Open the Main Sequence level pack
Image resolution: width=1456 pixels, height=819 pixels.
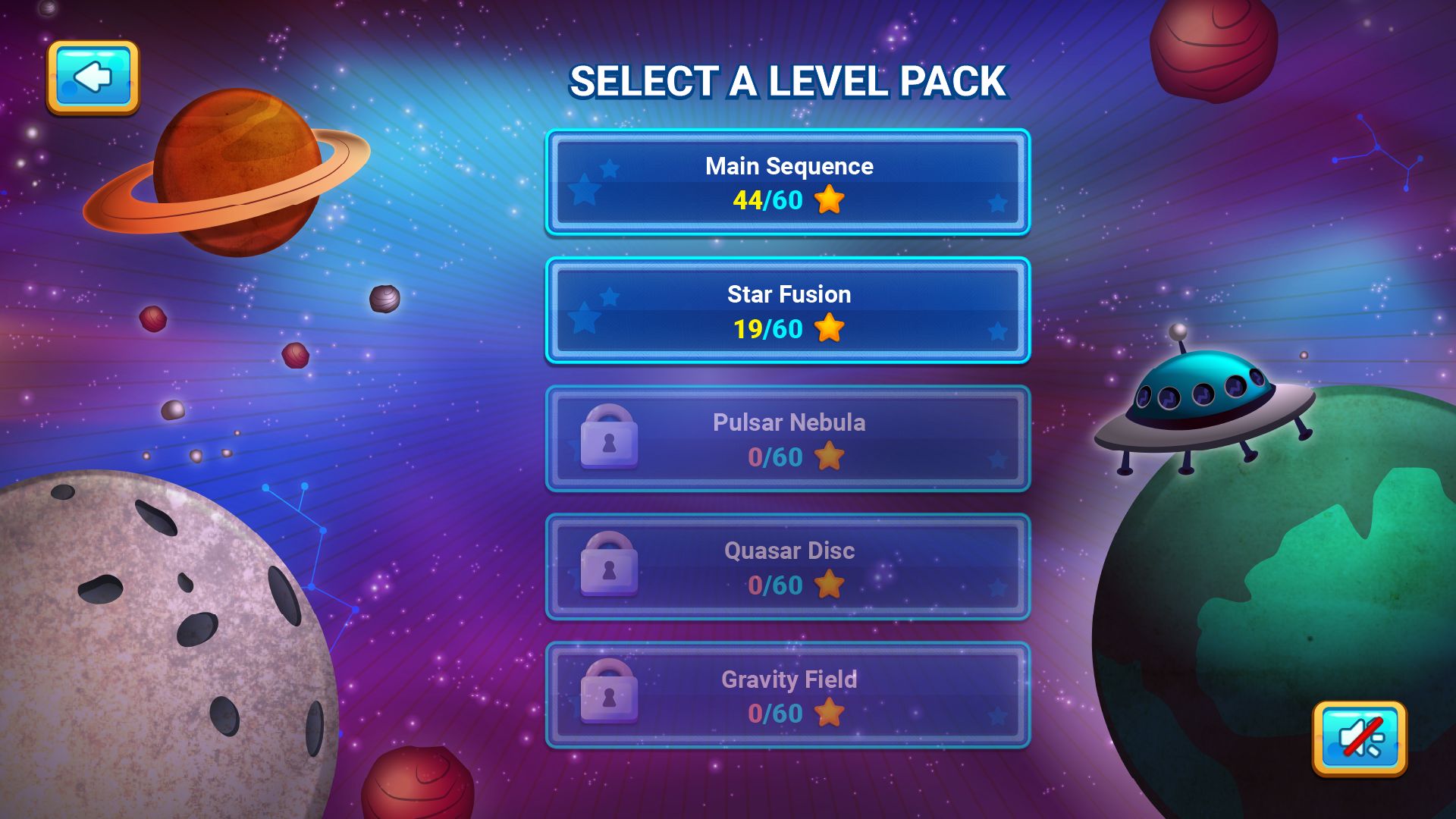tap(787, 182)
